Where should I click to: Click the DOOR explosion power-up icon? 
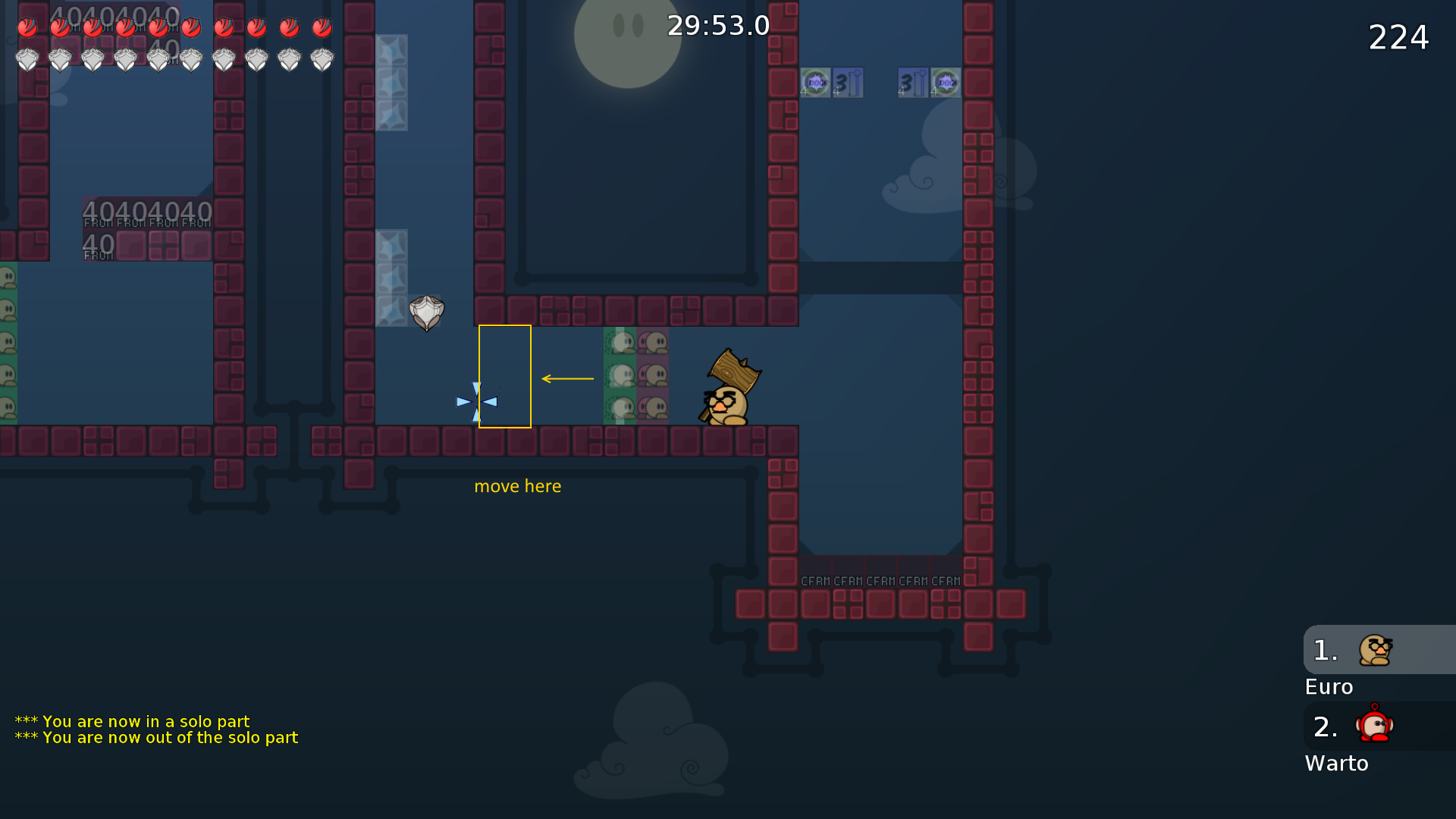[x=814, y=83]
